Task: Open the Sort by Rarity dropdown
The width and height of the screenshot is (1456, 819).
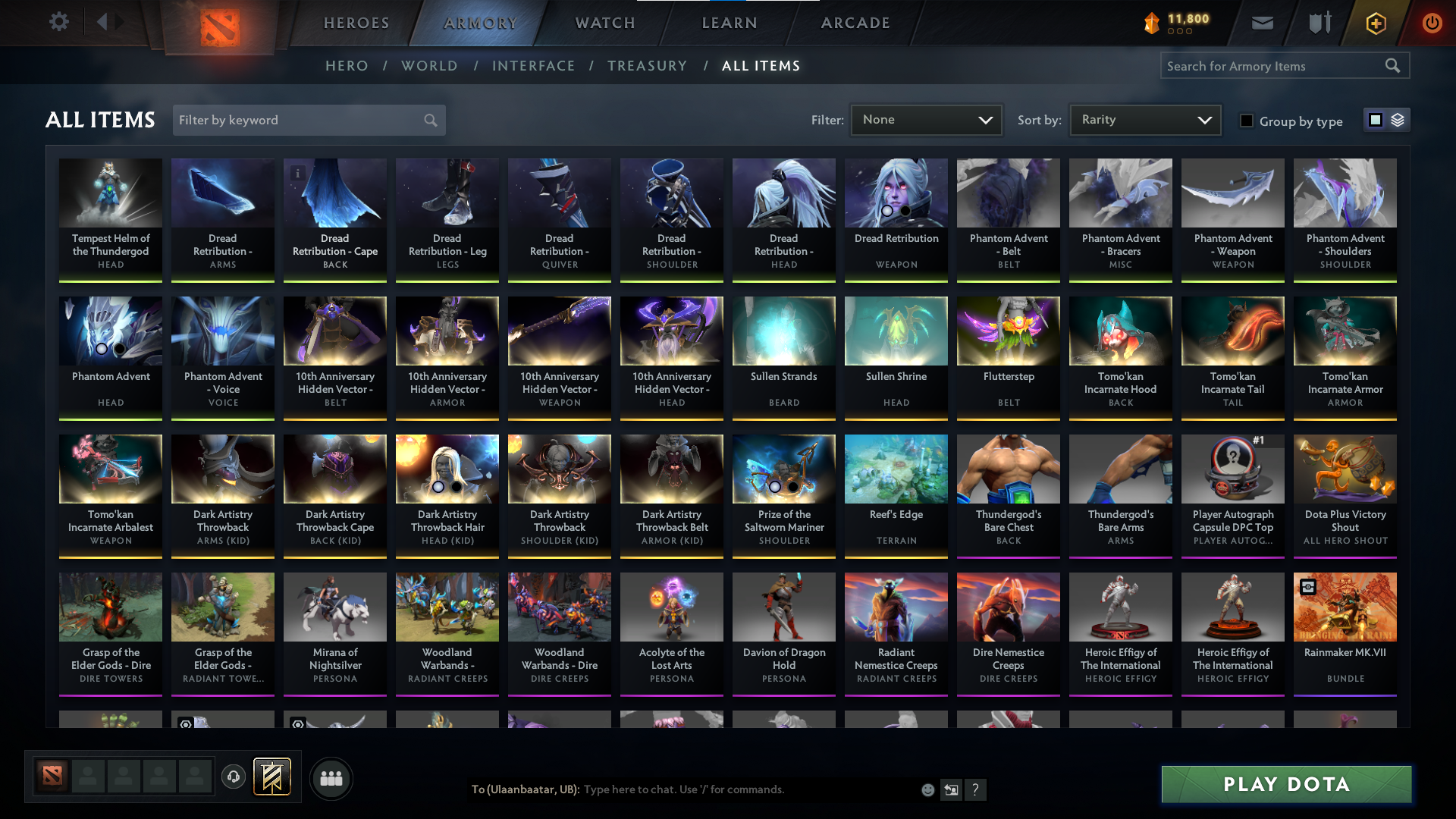Action: pos(1144,119)
